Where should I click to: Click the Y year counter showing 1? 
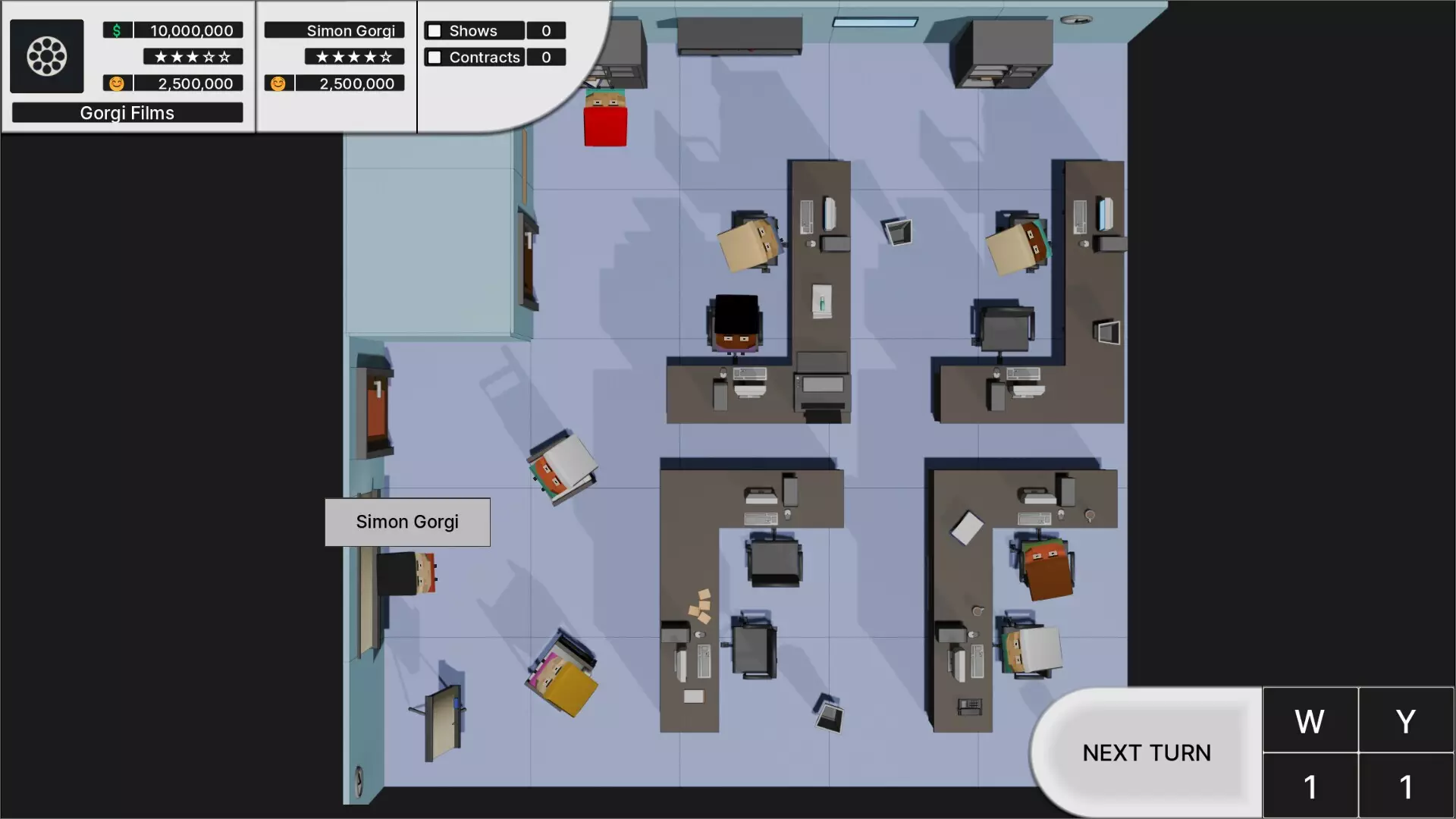pos(1407,786)
